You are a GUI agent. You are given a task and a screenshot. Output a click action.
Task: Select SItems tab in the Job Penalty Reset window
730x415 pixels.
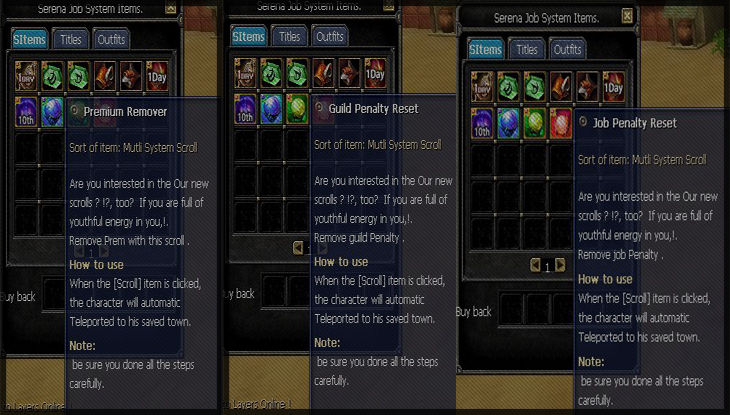tap(485, 49)
